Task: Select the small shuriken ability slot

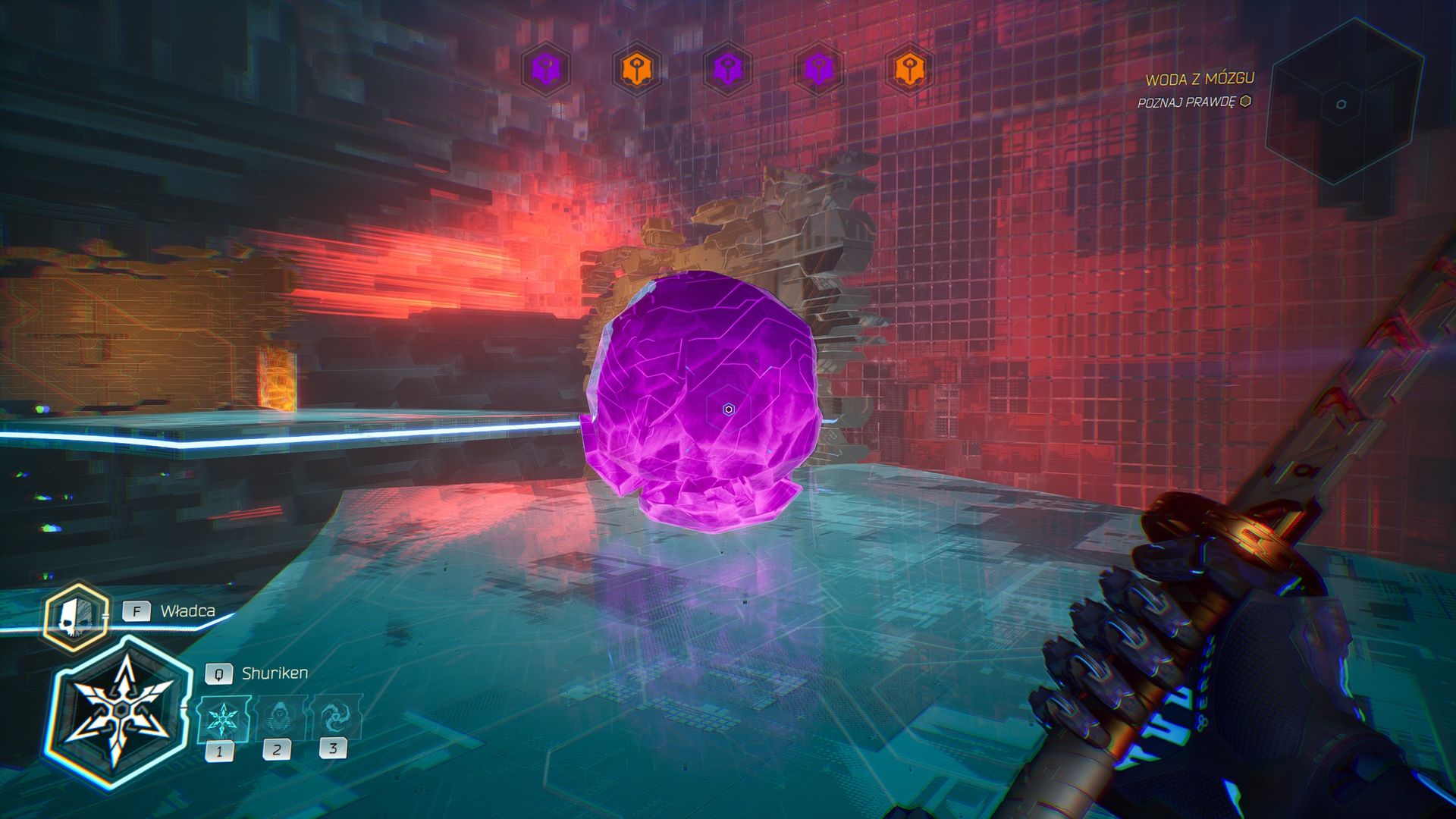Action: click(223, 718)
